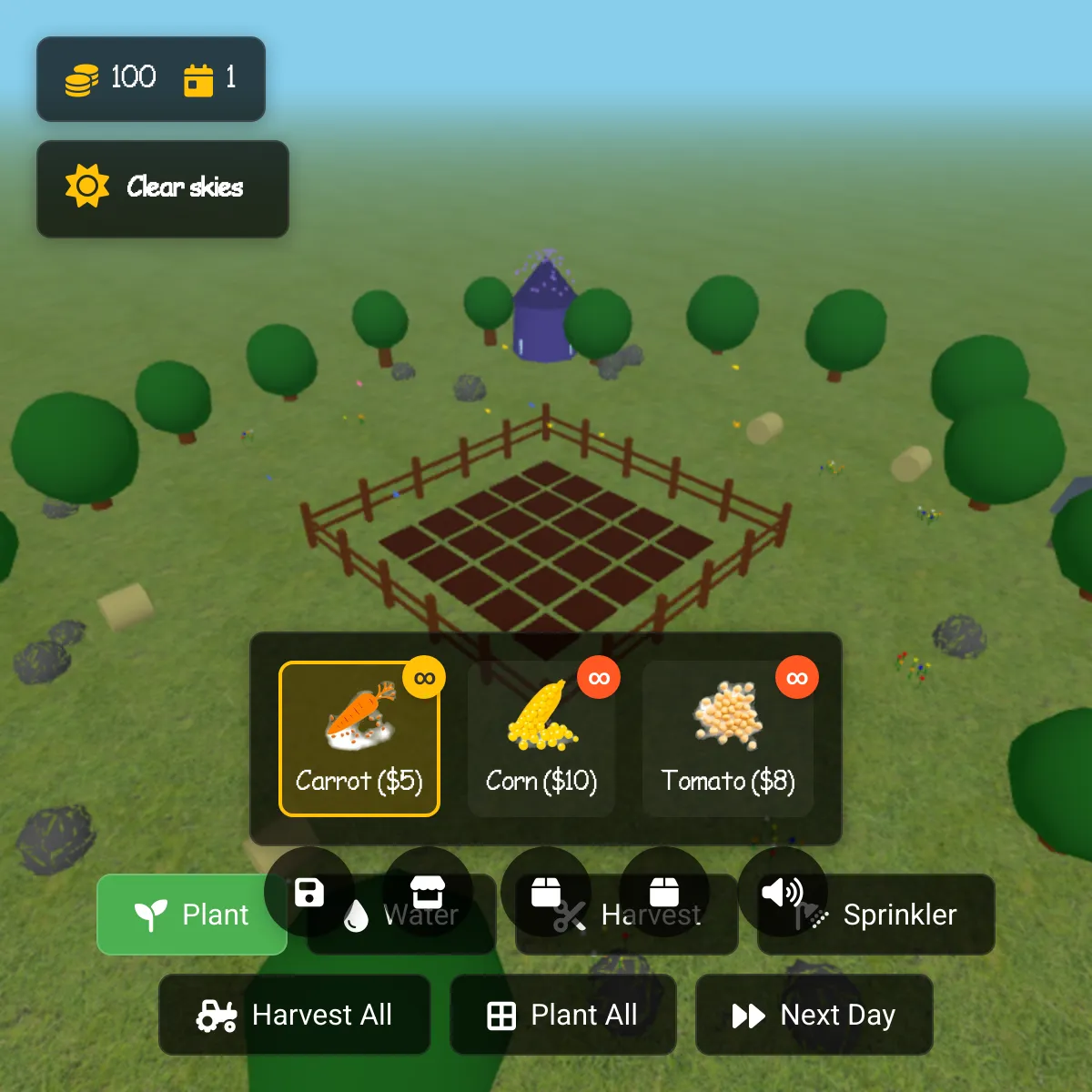Pick the Tomato ($8) seed
The image size is (1092, 1092).
tap(728, 739)
